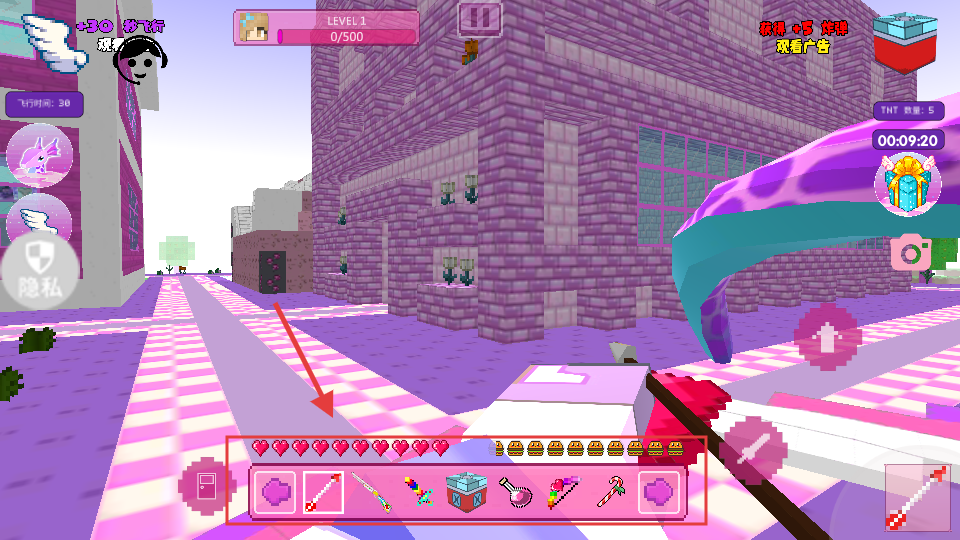Activate the pink dragon mount button
Image resolution: width=960 pixels, height=540 pixels.
(39, 158)
